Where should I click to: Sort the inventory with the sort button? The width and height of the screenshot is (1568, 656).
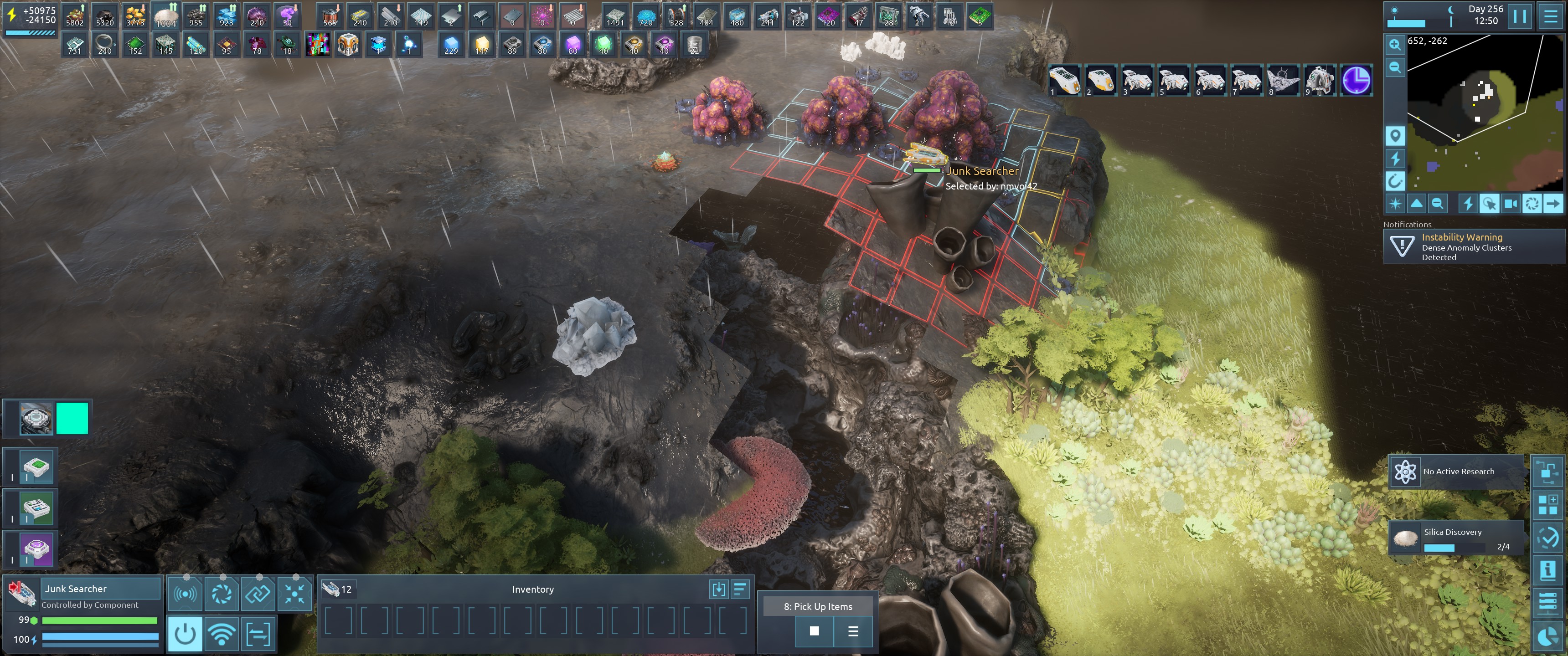pyautogui.click(x=740, y=589)
